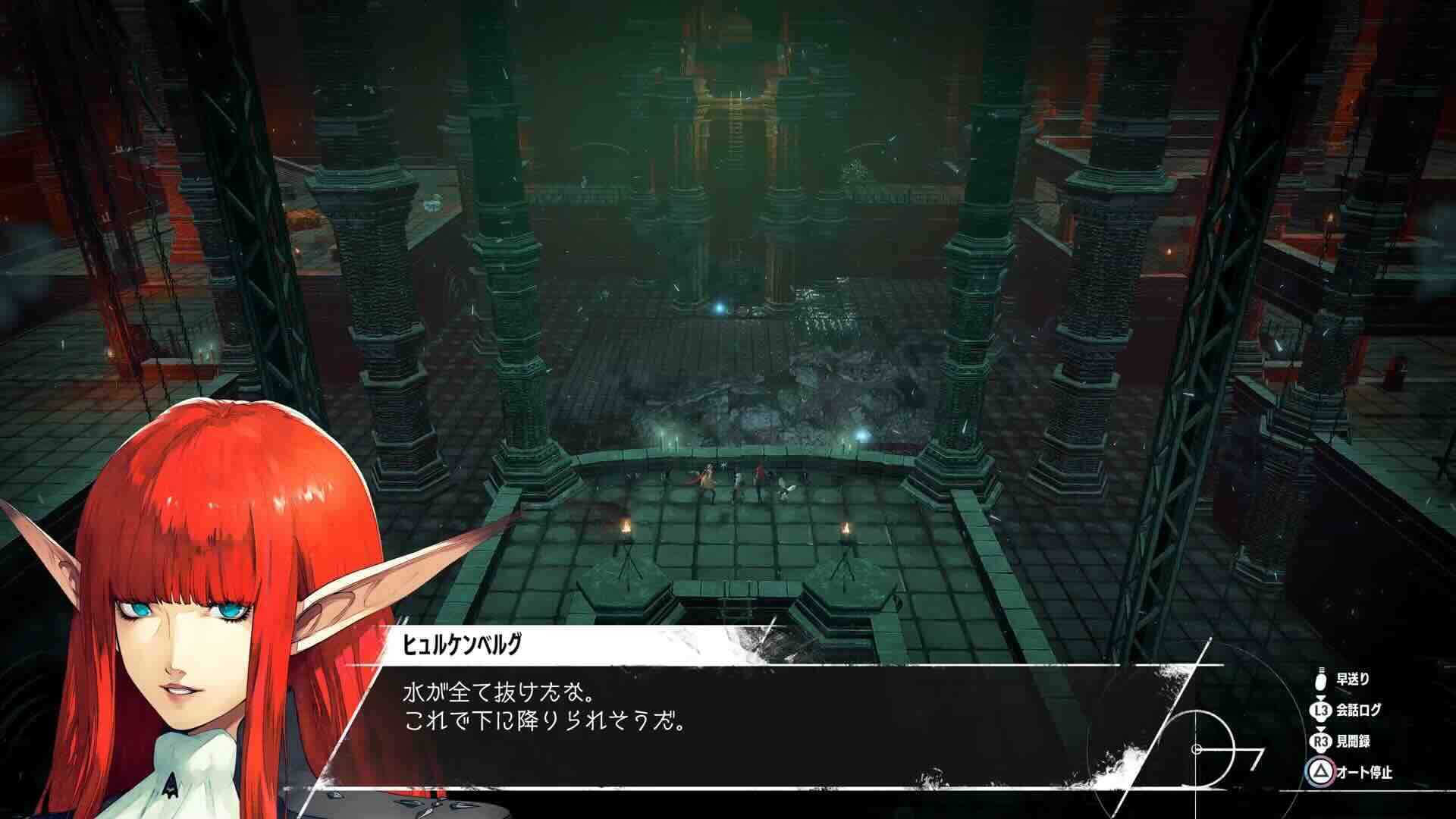Open the 見聞録 journal entry
Viewport: 1456px width, 819px height.
(x=1355, y=742)
